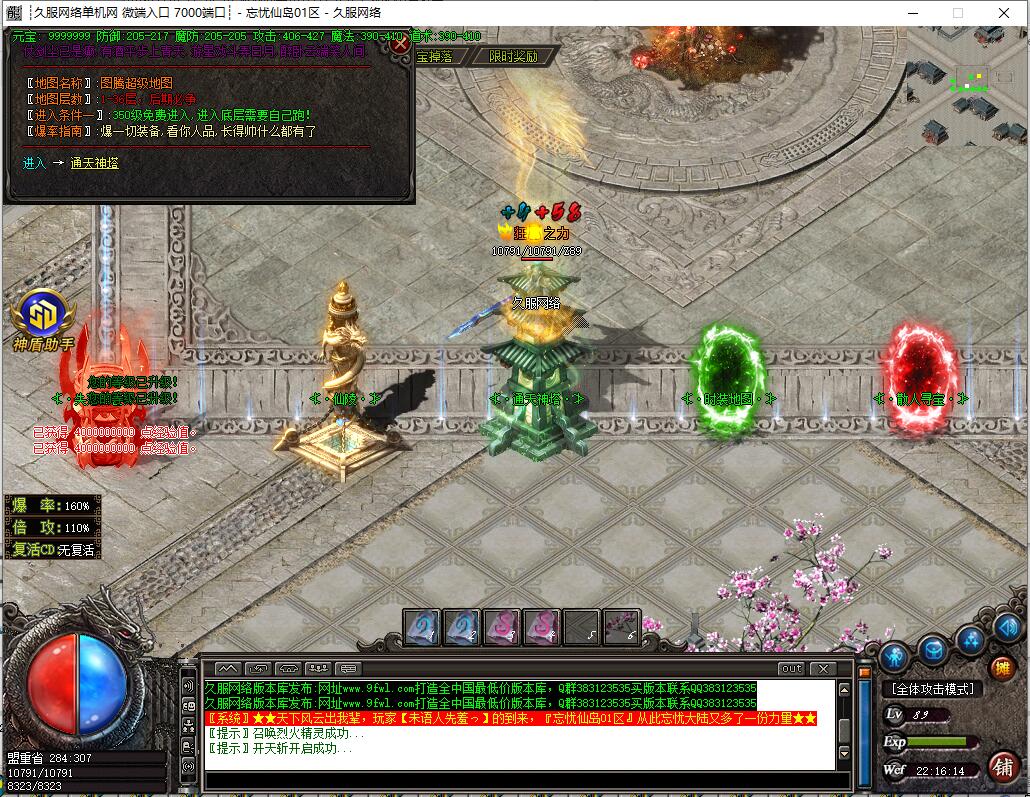Toggle the sound speaker icon
The image size is (1030, 797).
(x=1008, y=628)
